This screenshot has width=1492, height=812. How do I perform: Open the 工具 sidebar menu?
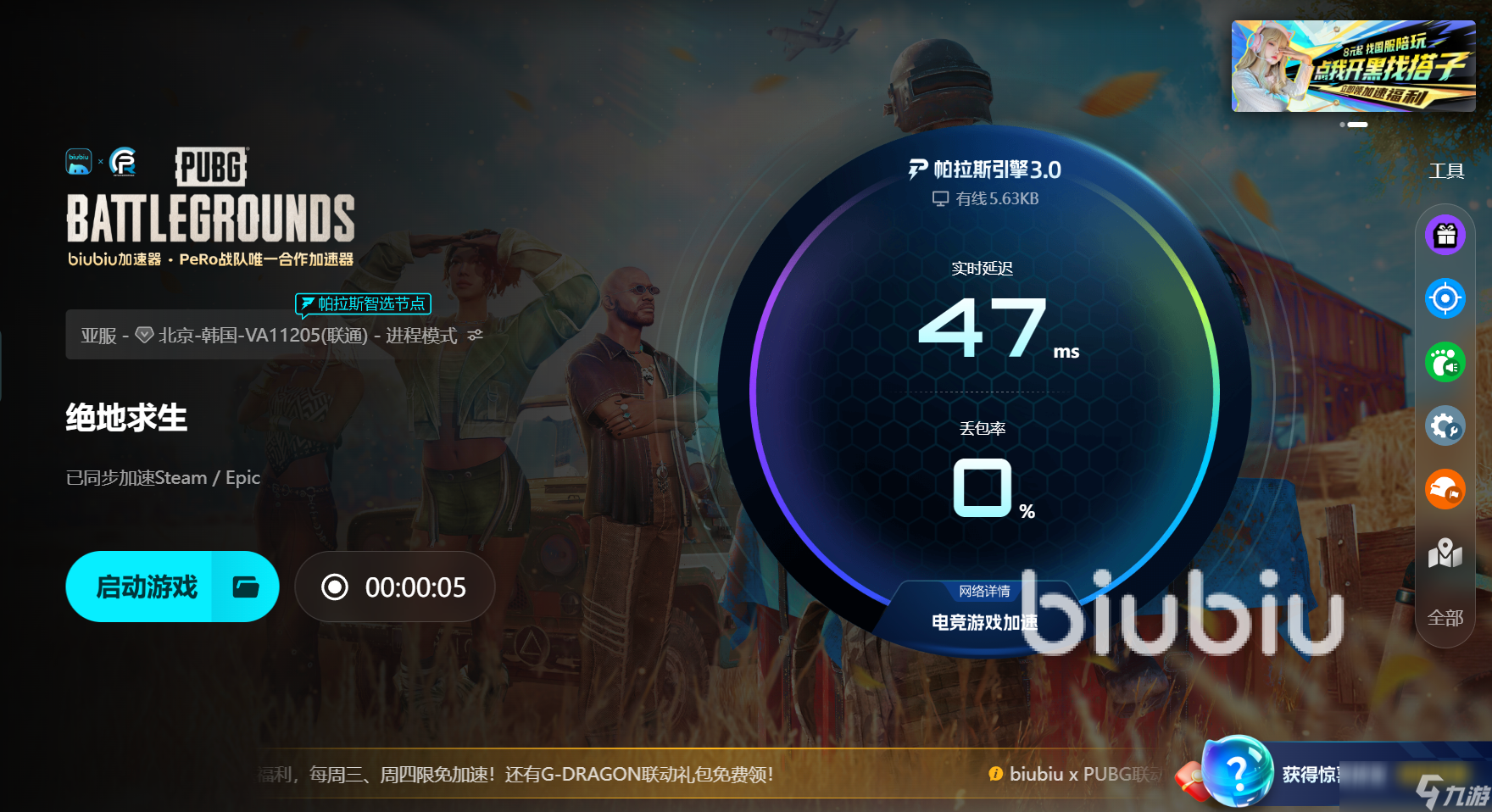click(x=1447, y=170)
